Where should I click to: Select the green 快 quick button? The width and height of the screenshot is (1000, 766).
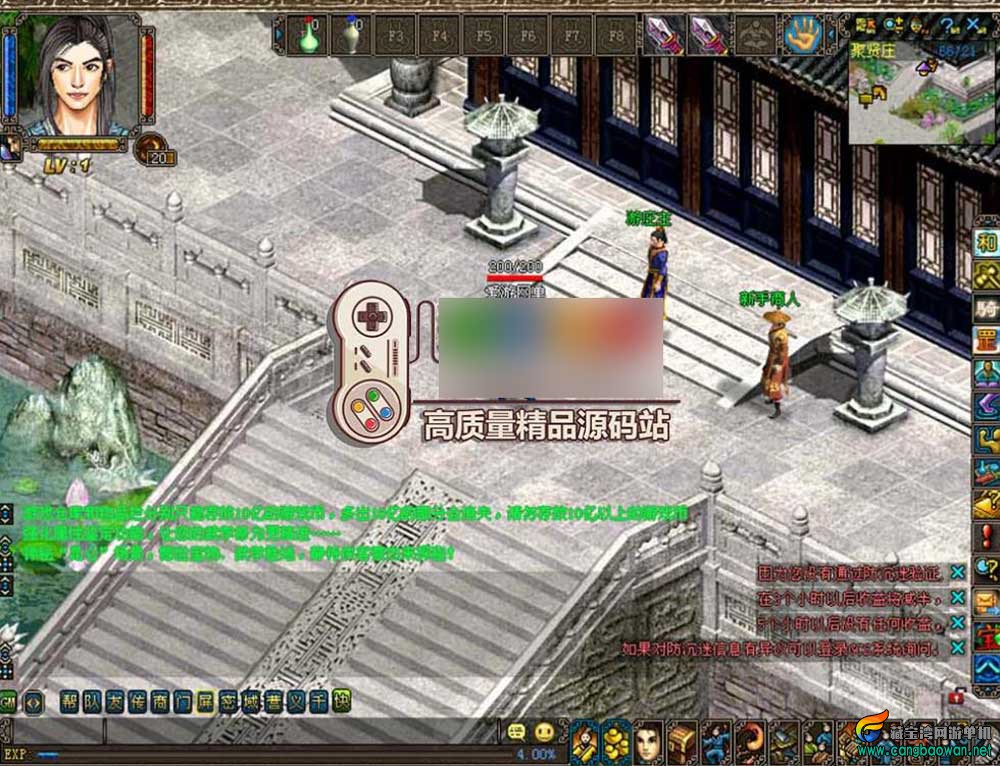point(341,702)
